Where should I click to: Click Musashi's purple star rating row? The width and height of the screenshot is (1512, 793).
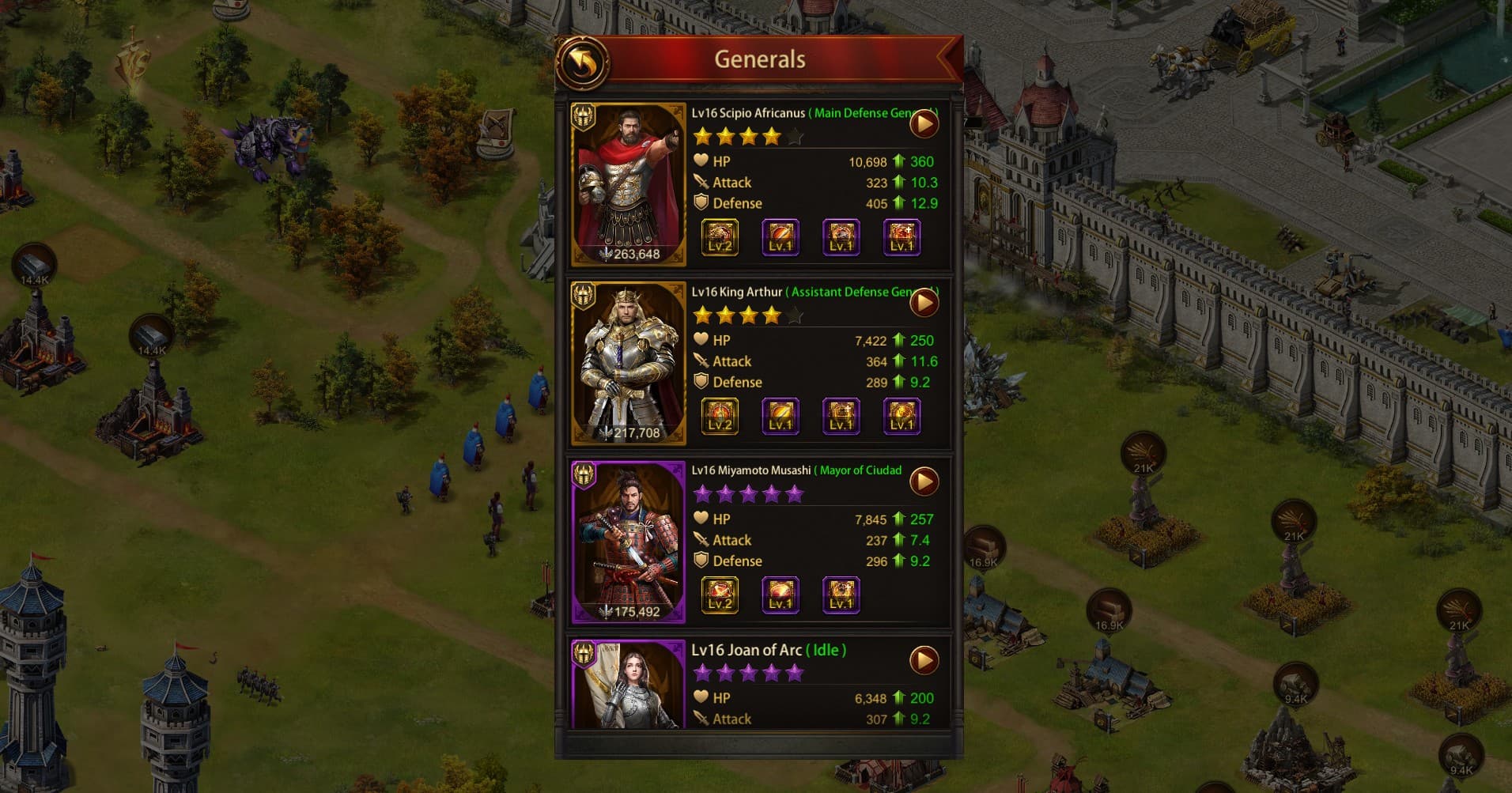click(x=747, y=493)
